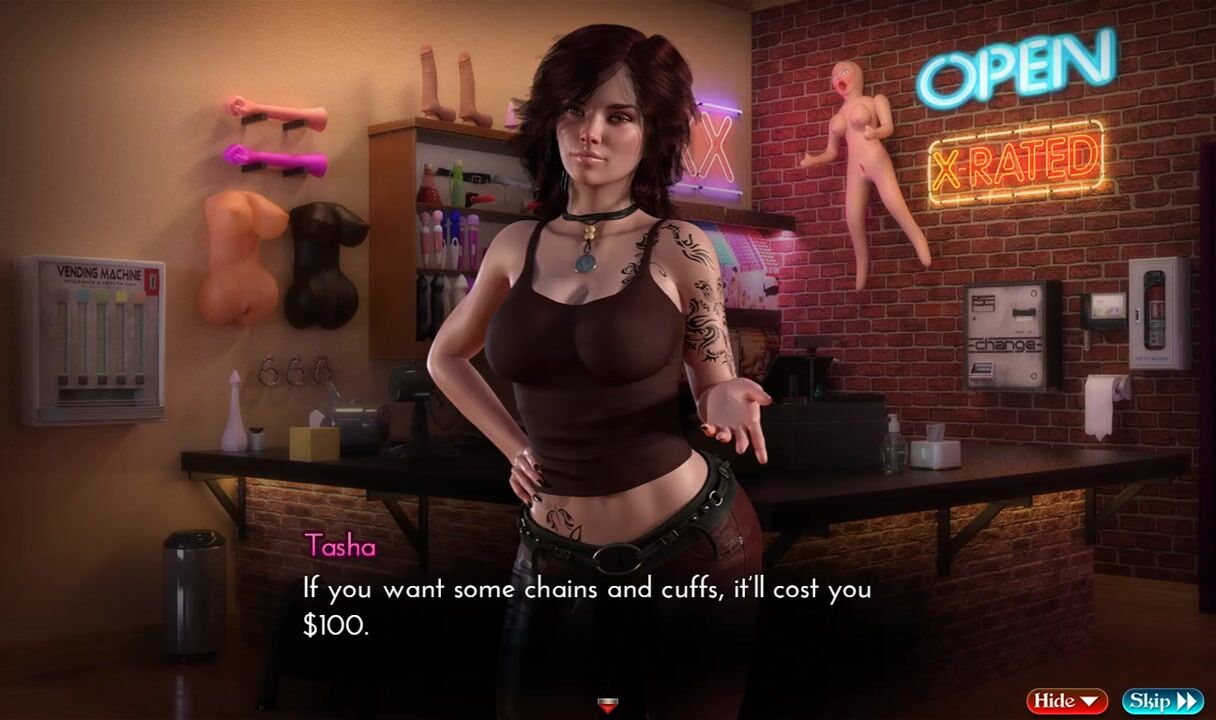Skip the dialogue text
Viewport: 1216px width, 720px height.
(1162, 701)
